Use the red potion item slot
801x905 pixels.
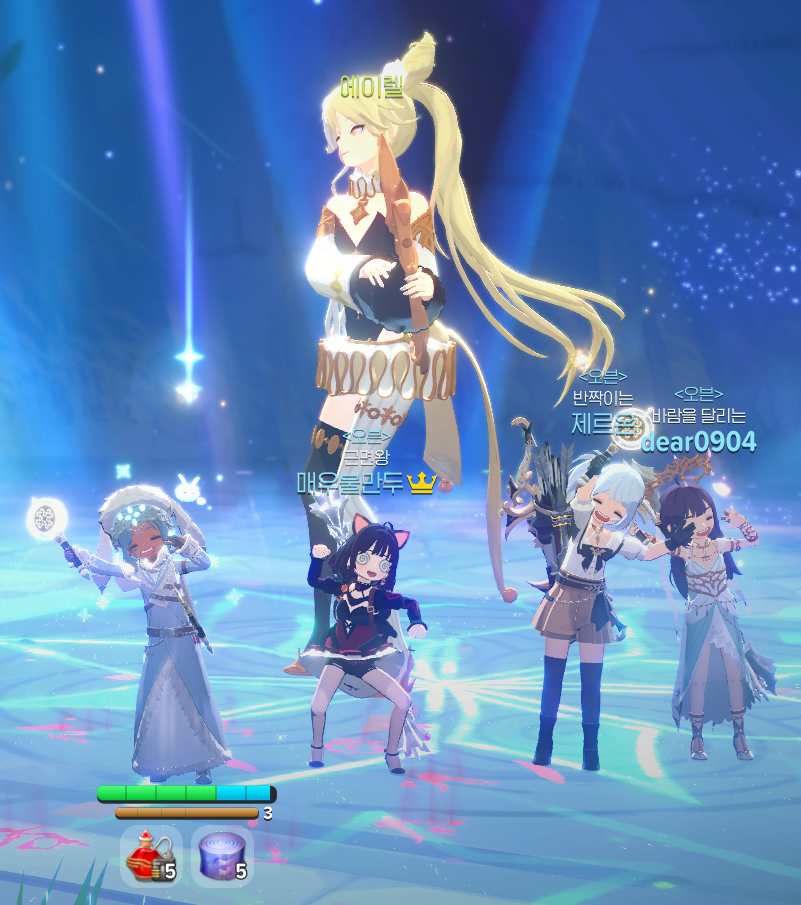tap(150, 856)
